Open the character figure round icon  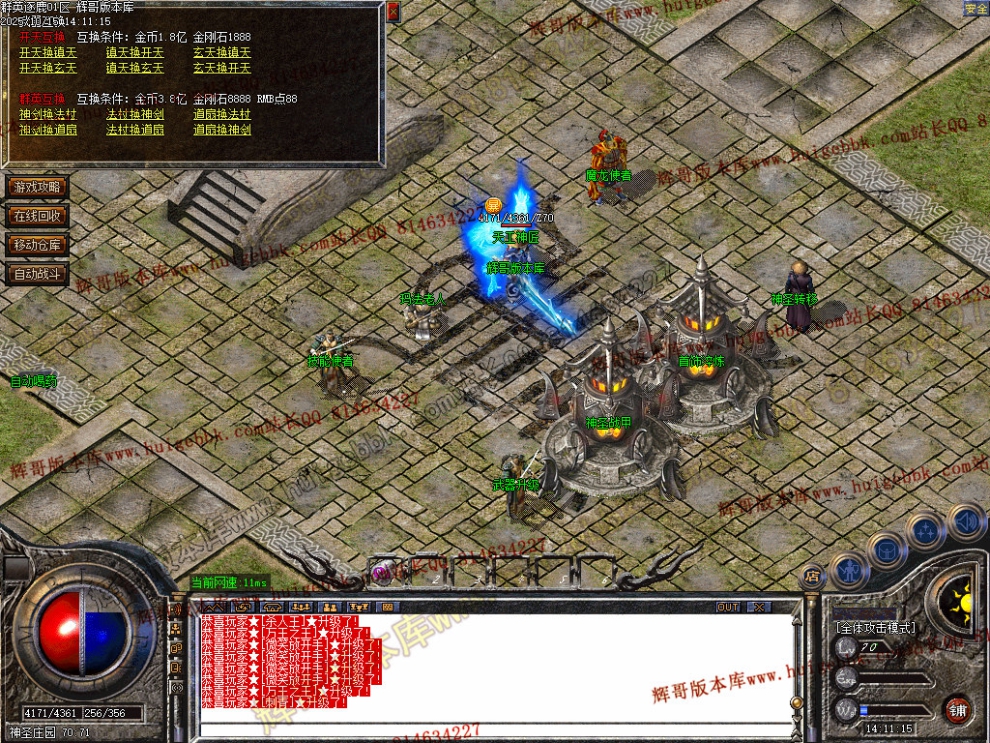click(848, 569)
